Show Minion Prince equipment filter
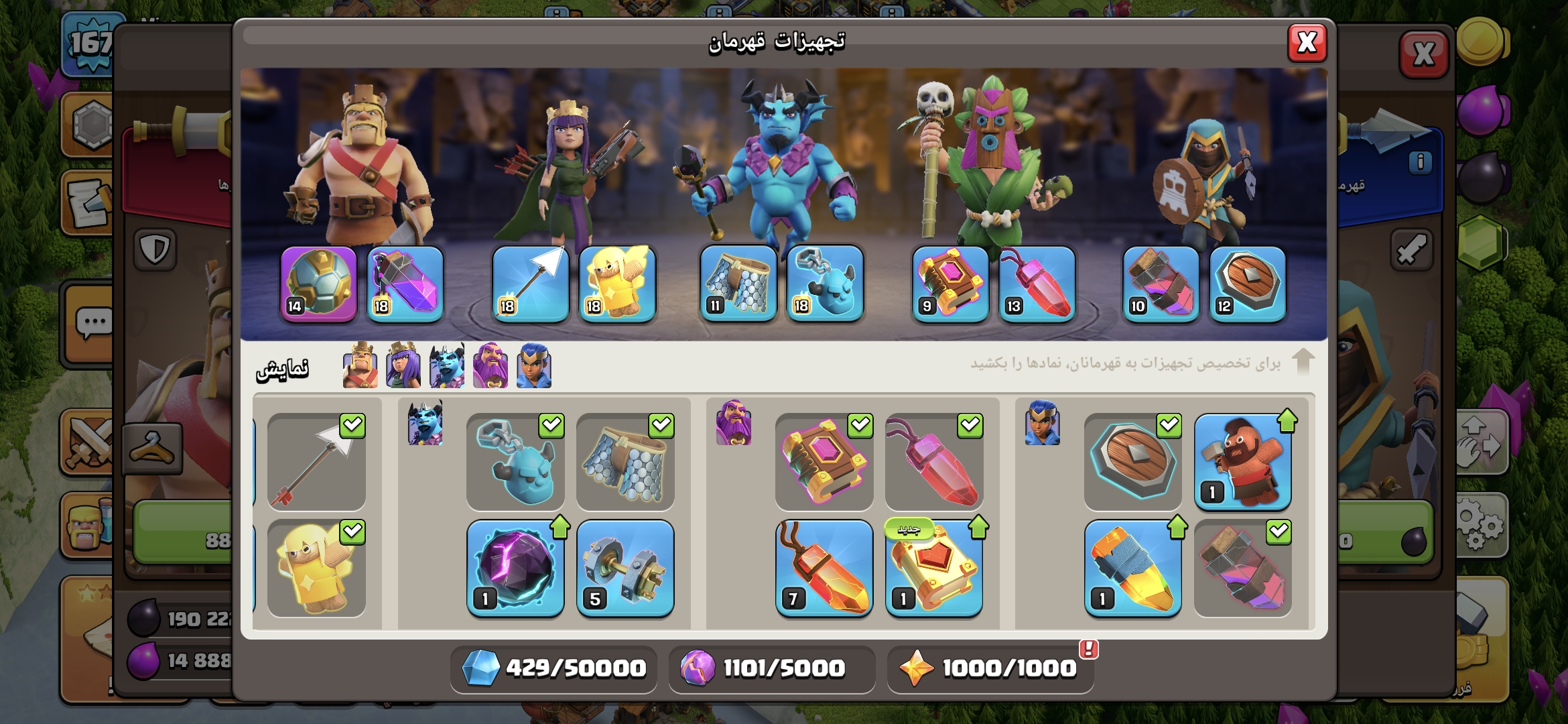Viewport: 1568px width, 724px height. coord(447,366)
